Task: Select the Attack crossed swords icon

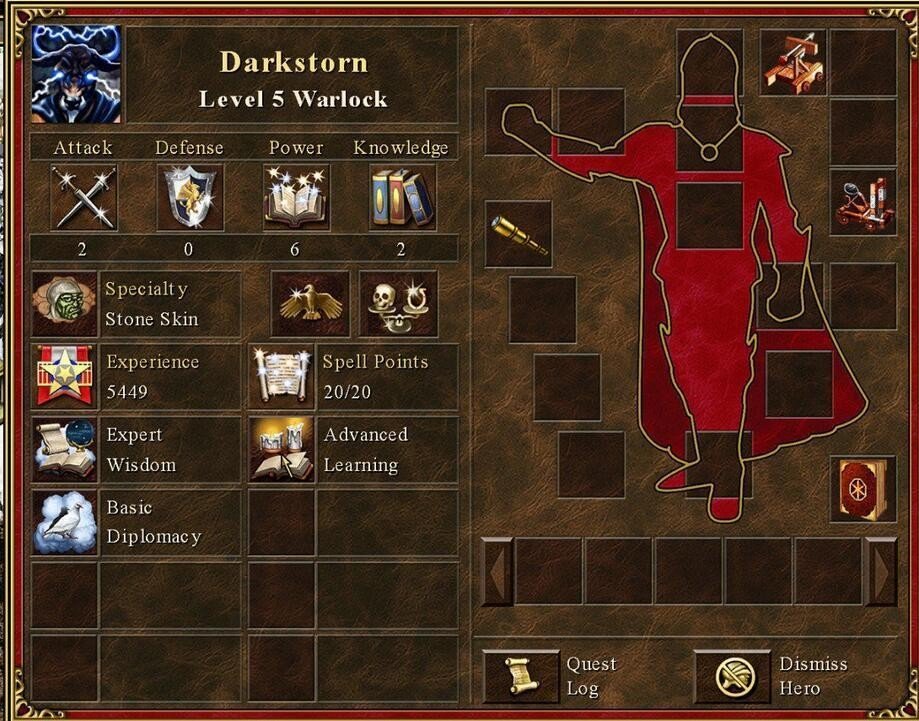Action: pyautogui.click(x=83, y=197)
